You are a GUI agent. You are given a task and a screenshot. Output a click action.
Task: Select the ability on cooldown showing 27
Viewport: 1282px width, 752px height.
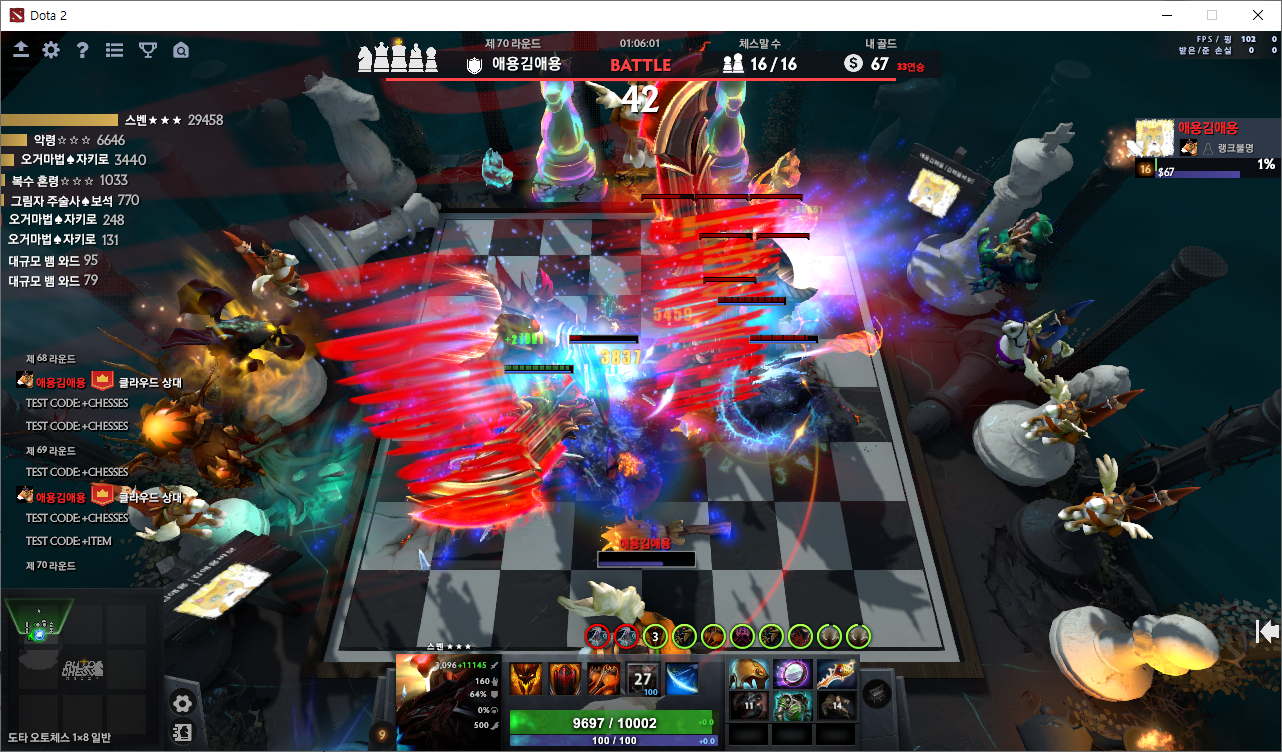(x=643, y=680)
